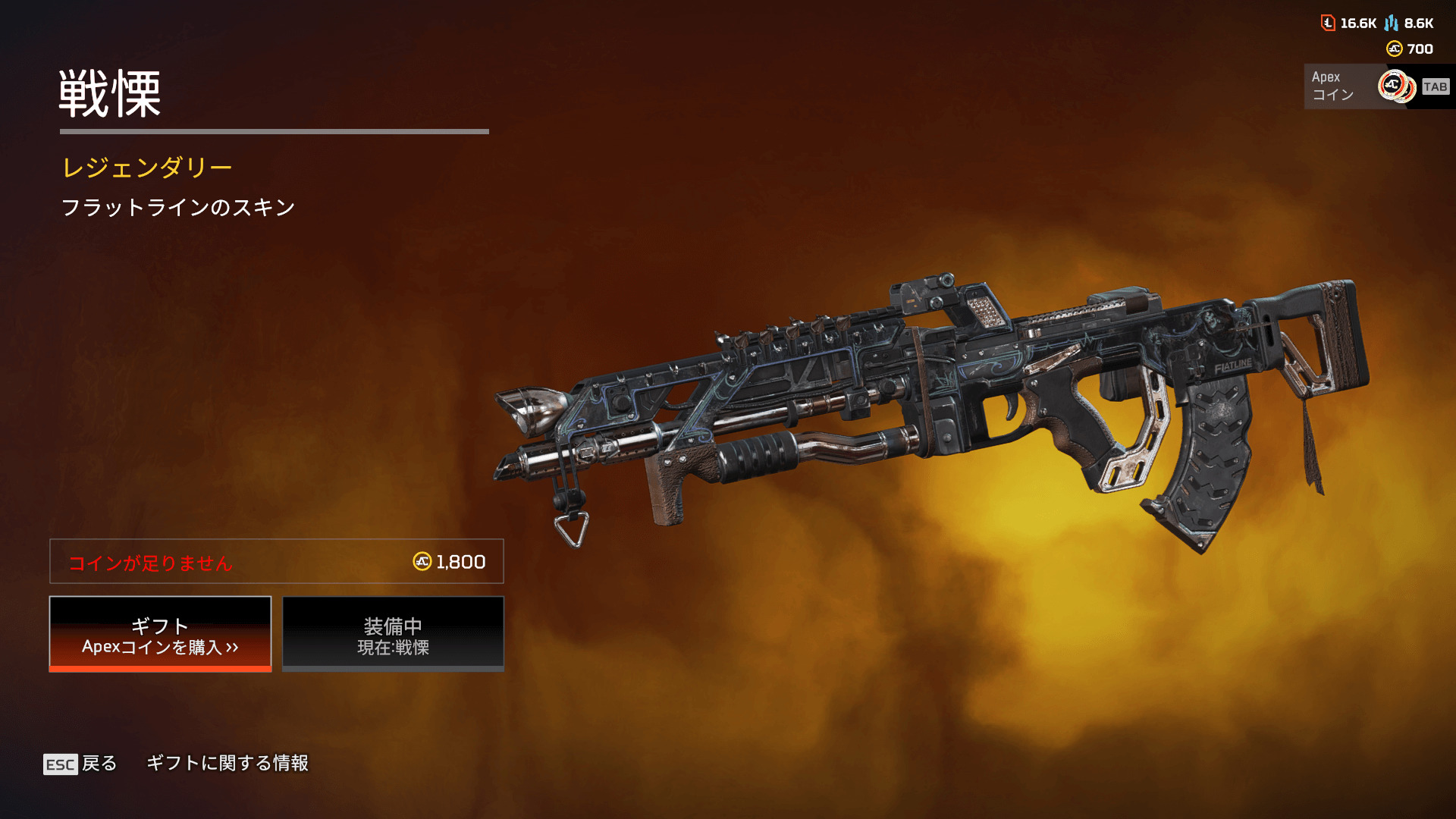The width and height of the screenshot is (1456, 819).
Task: Open gift information (ギフトに関する情報)
Action: [x=227, y=763]
